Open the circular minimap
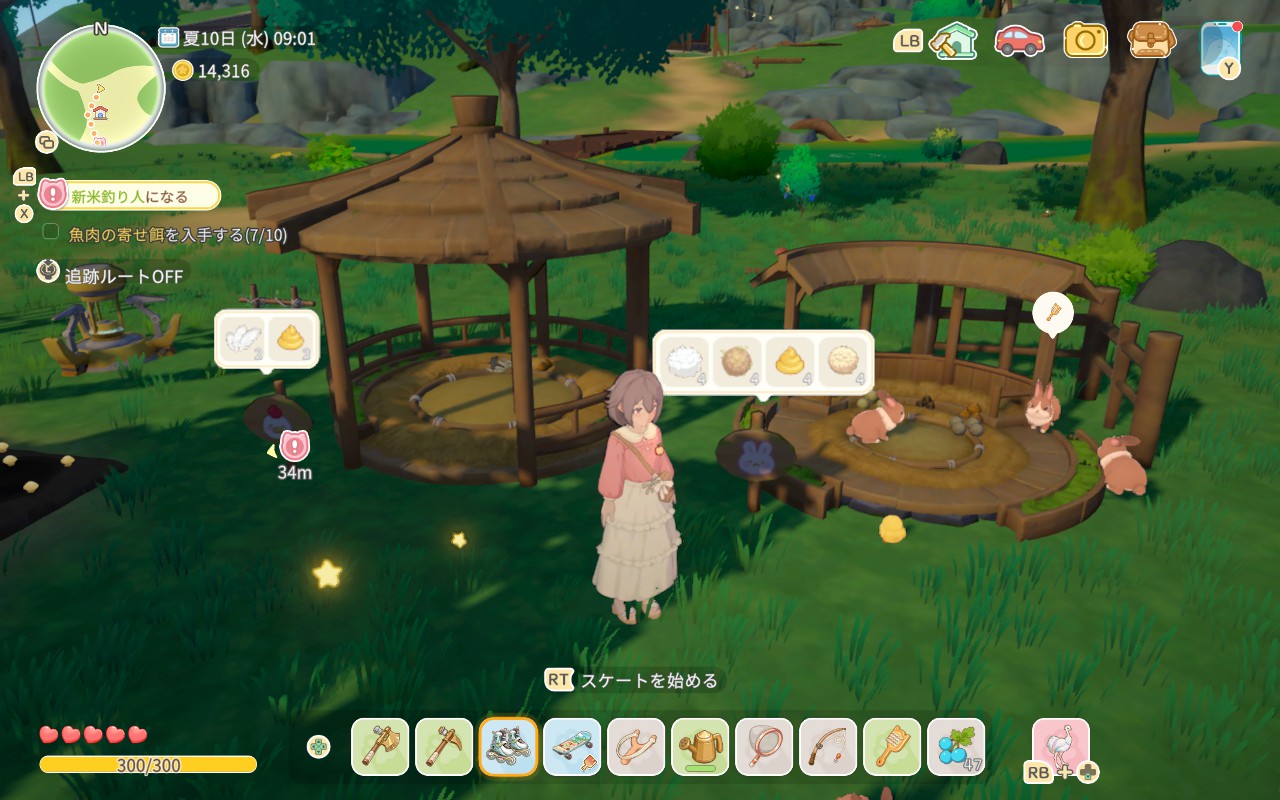Screen dimensions: 1280x800 pyautogui.click(x=100, y=88)
